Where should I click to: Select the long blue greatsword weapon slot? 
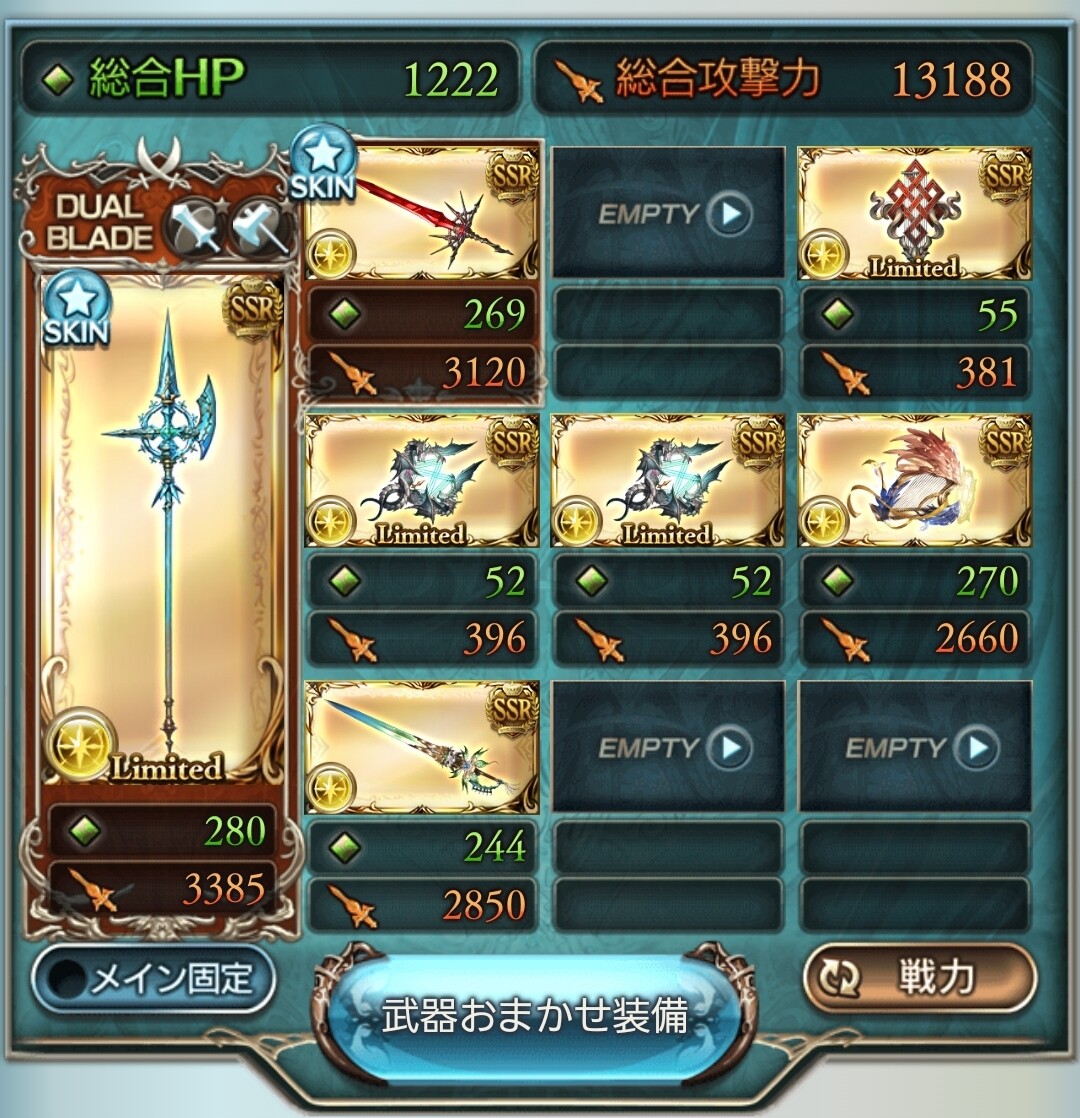(x=421, y=746)
